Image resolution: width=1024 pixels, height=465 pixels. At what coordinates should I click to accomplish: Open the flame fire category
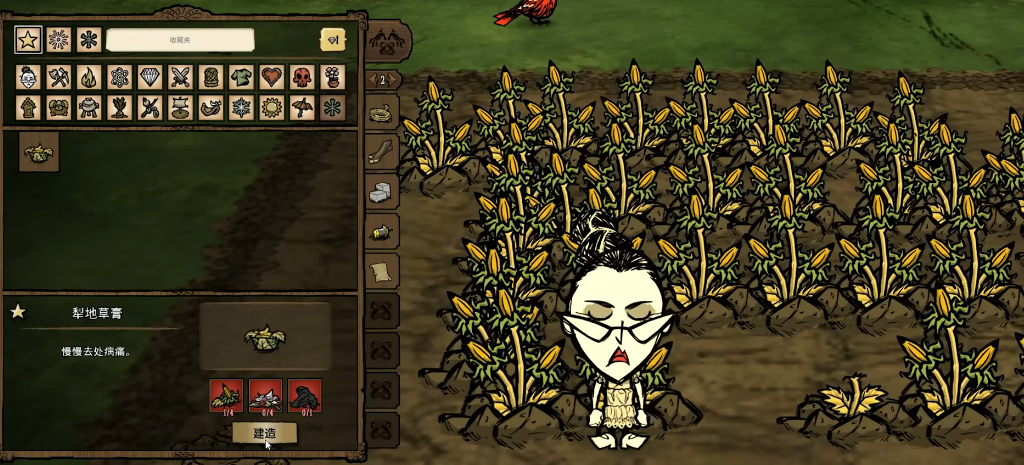[89, 77]
